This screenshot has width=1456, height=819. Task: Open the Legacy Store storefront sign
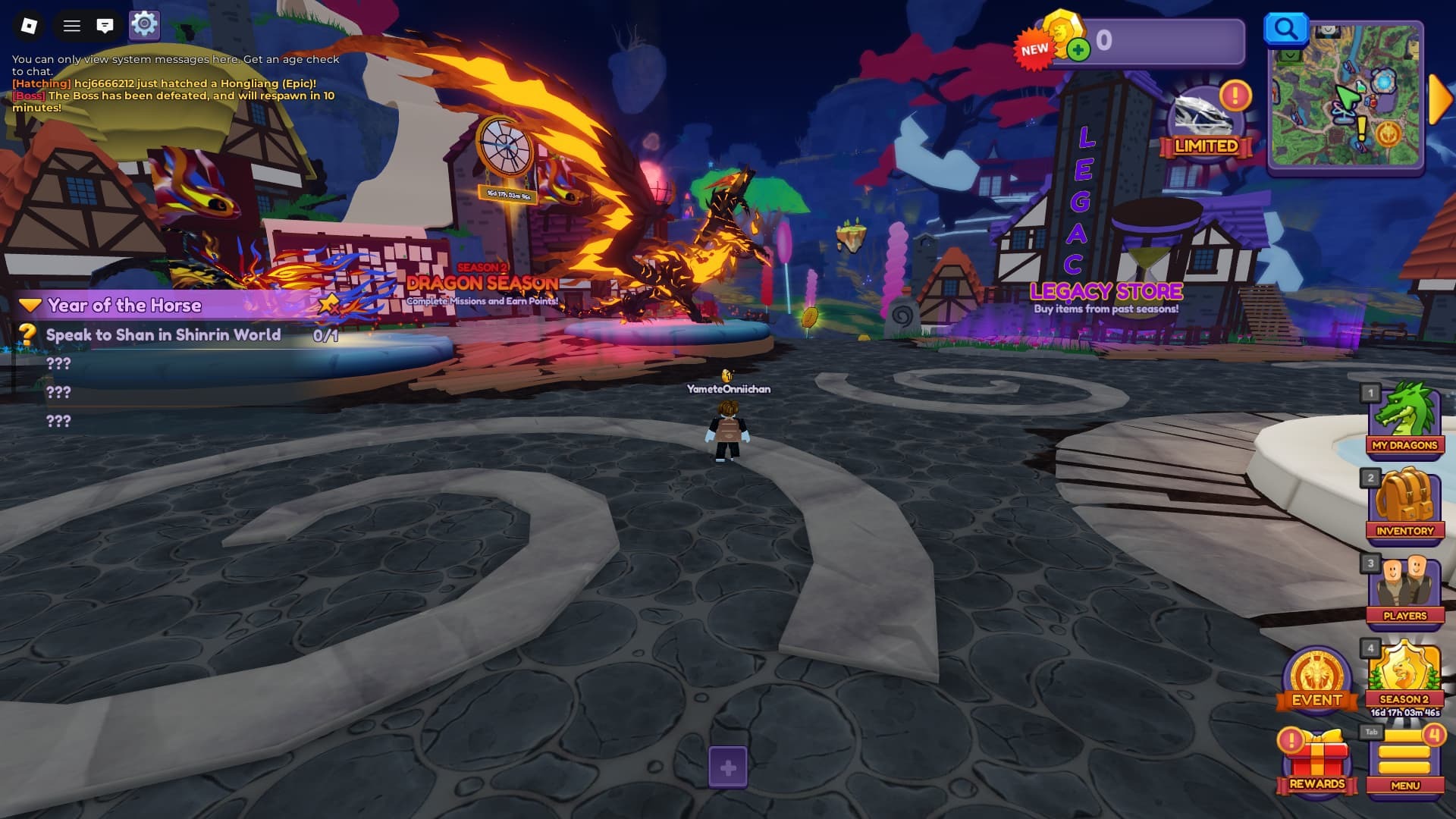[1105, 291]
